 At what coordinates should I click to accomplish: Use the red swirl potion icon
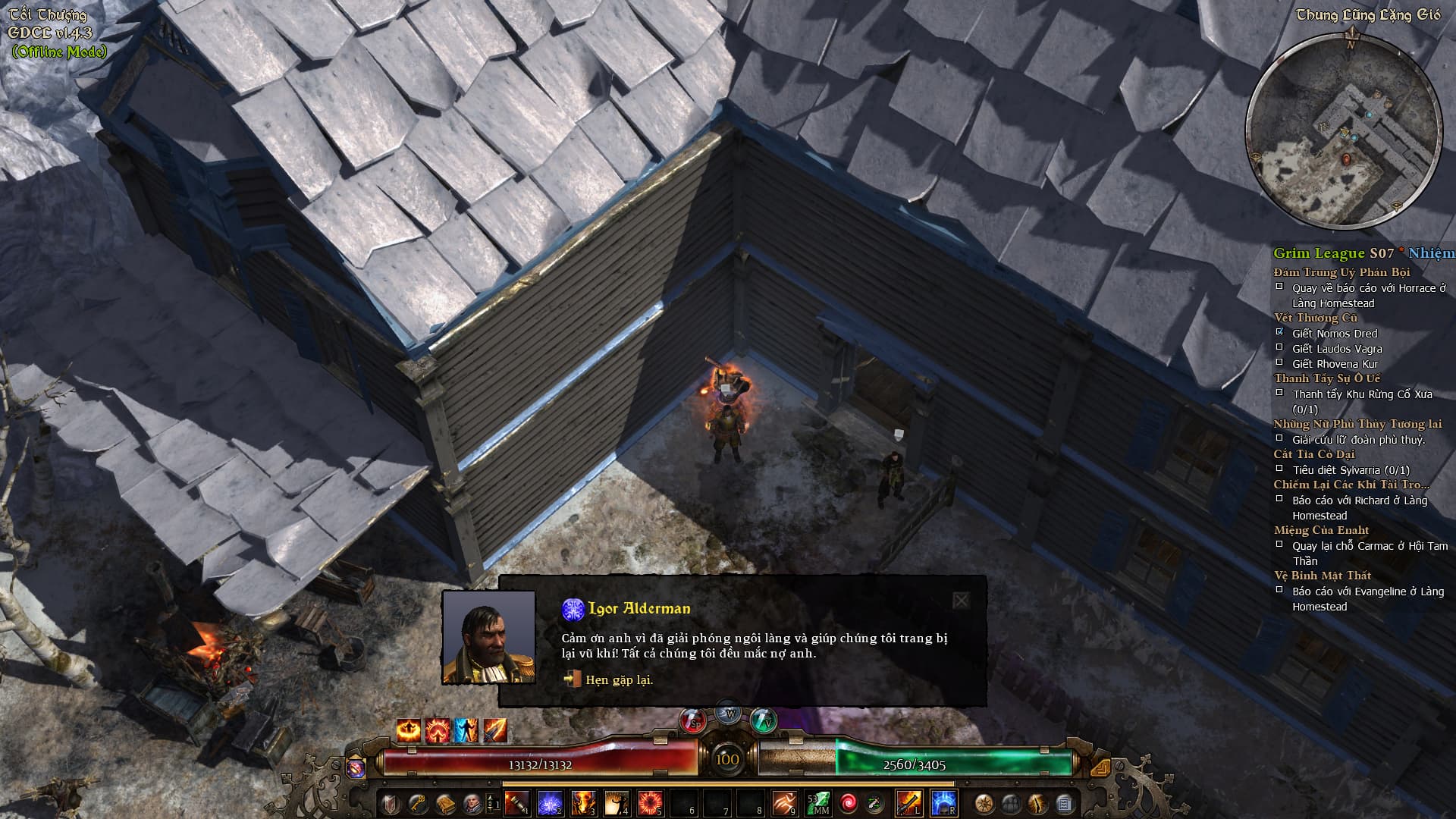click(x=848, y=803)
